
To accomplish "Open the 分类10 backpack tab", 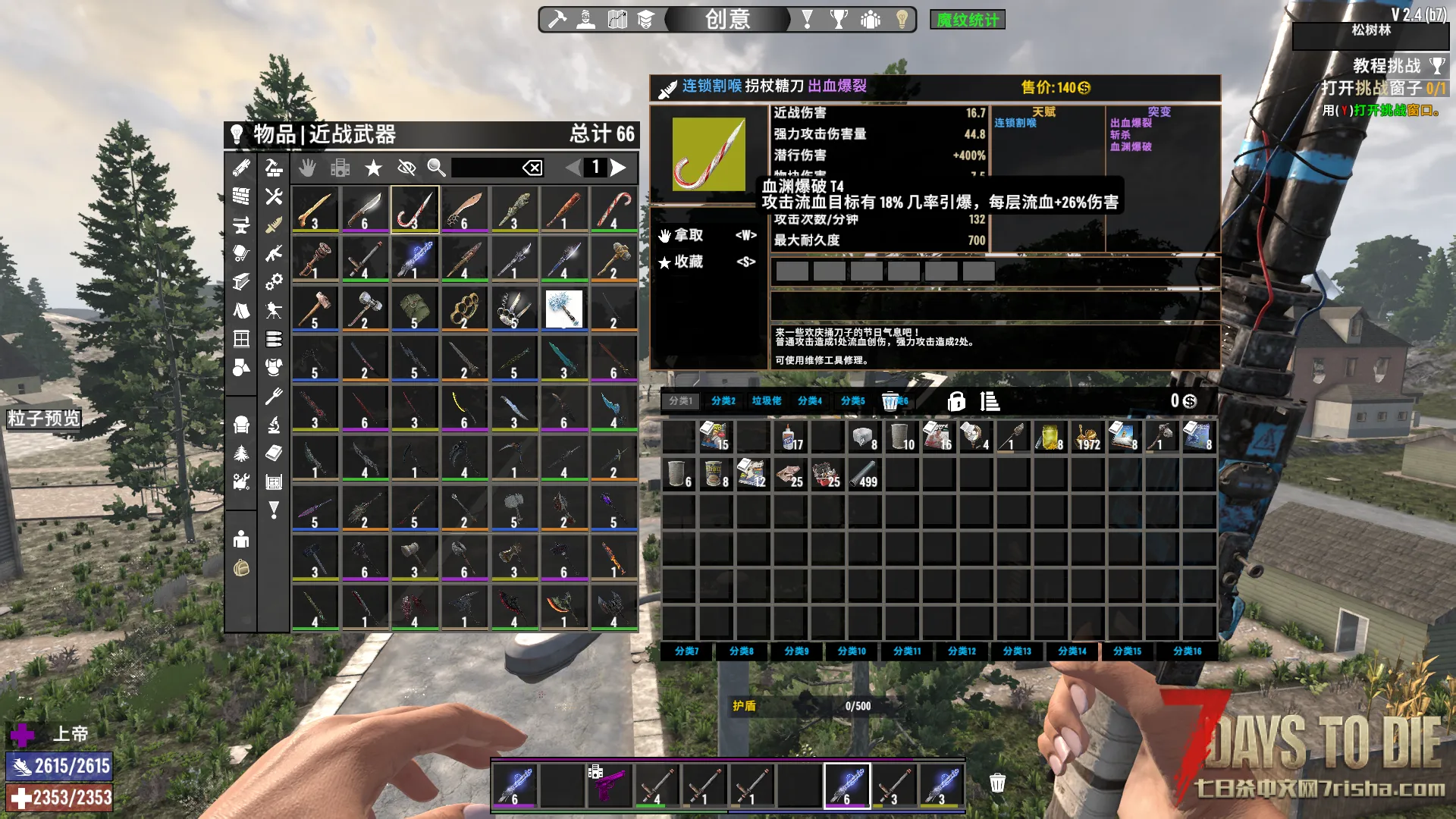I will (851, 651).
